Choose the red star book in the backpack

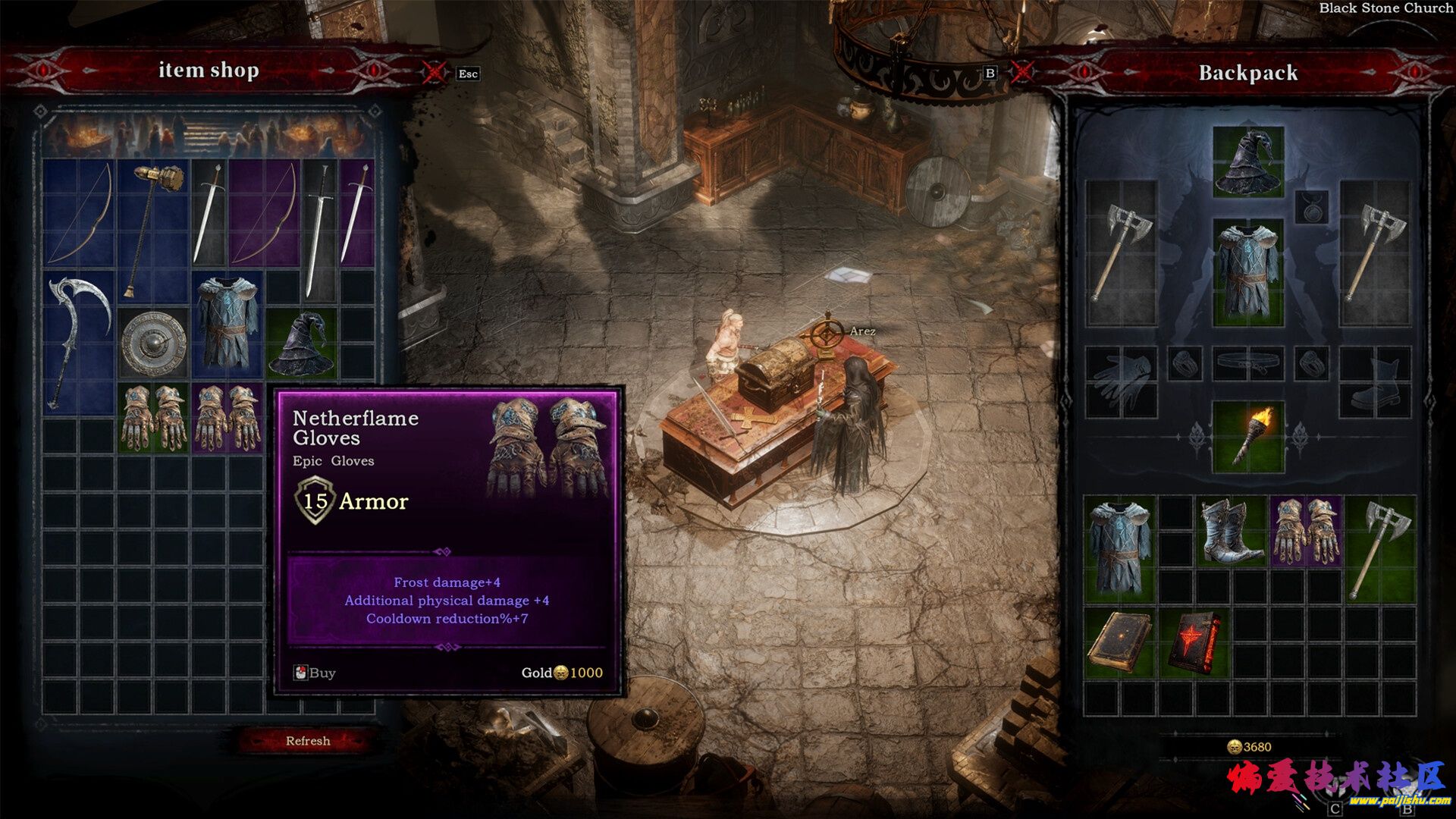point(1193,642)
